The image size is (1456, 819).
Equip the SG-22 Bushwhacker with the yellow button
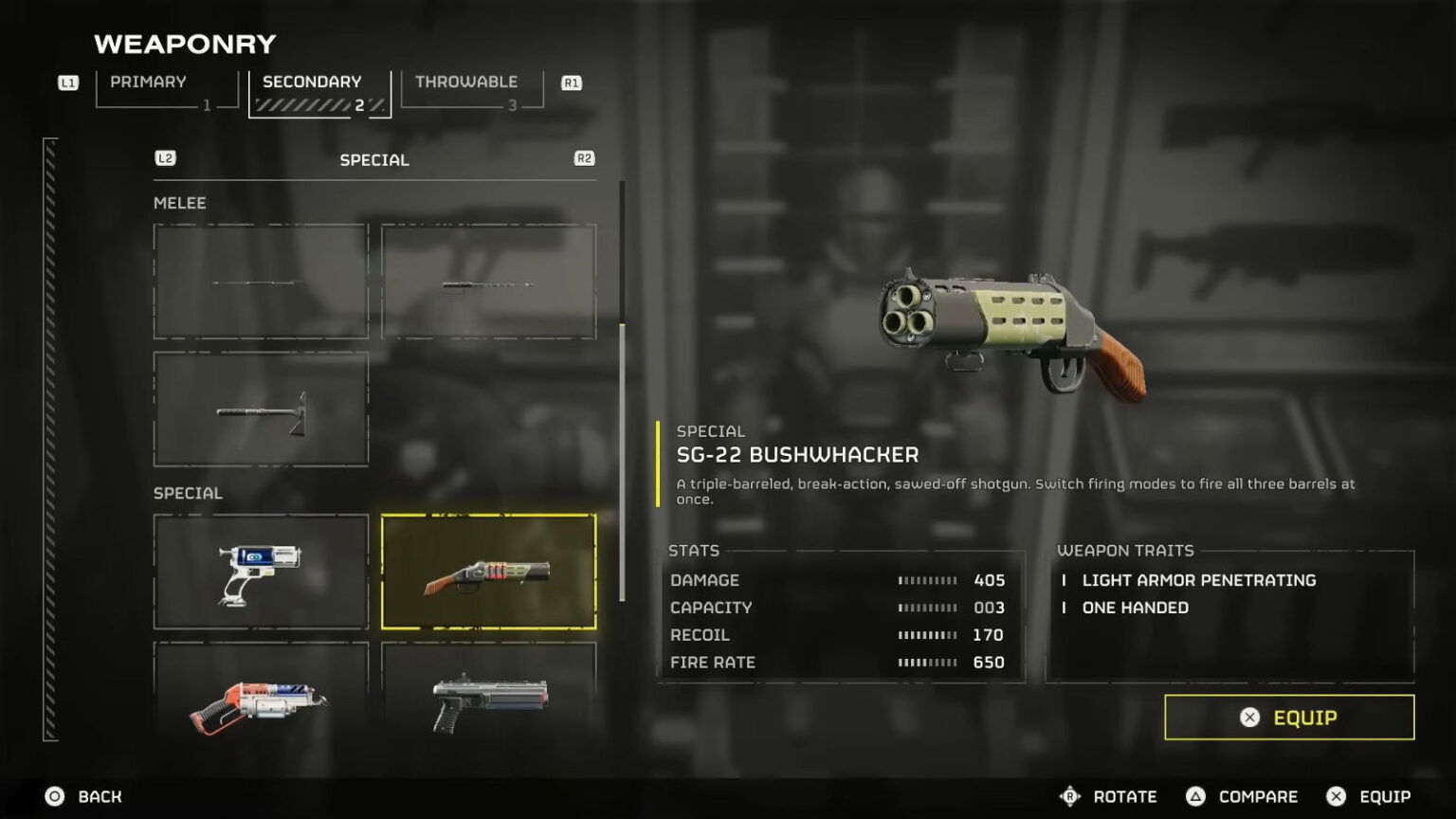point(1289,718)
